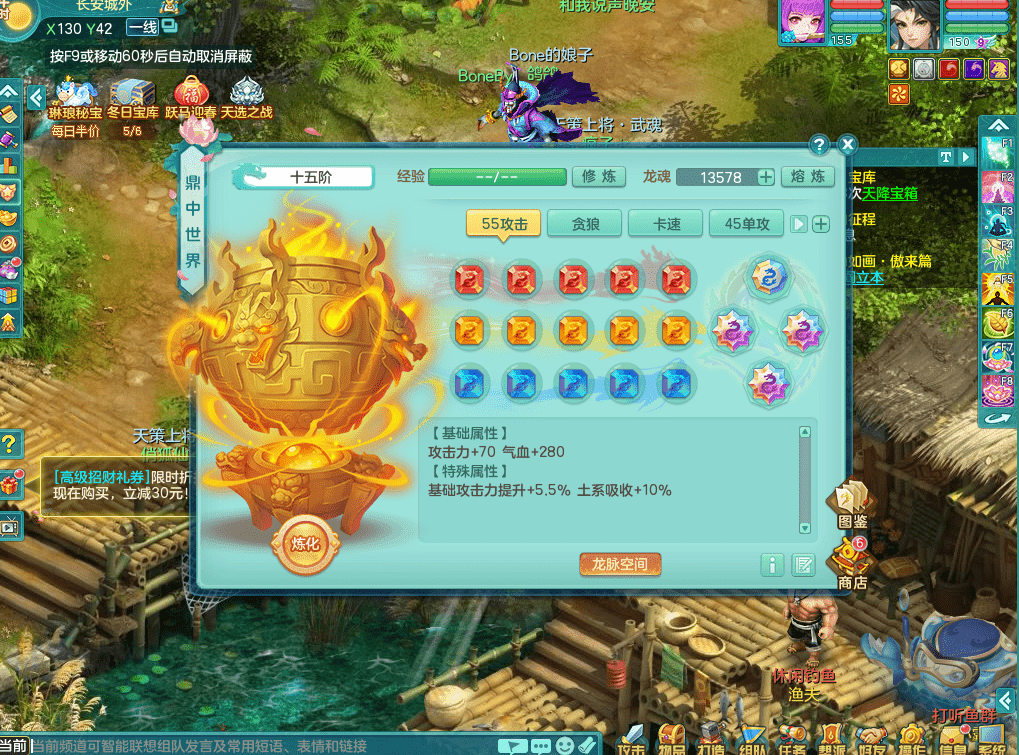Image resolution: width=1019 pixels, height=755 pixels.
Task: Open the 跃马迎春 lantern event icon
Action: tap(190, 98)
